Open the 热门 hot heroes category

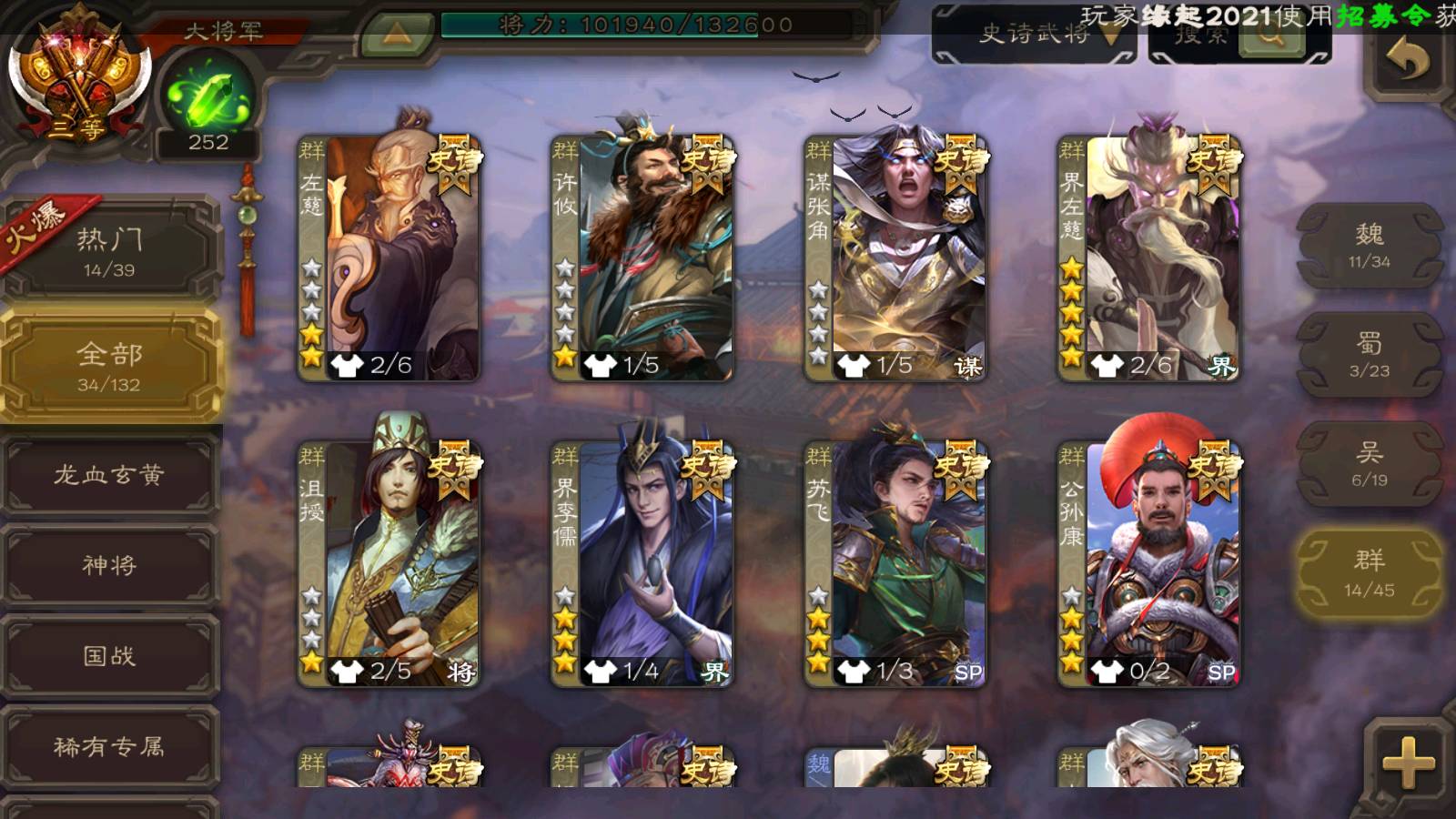coord(109,251)
